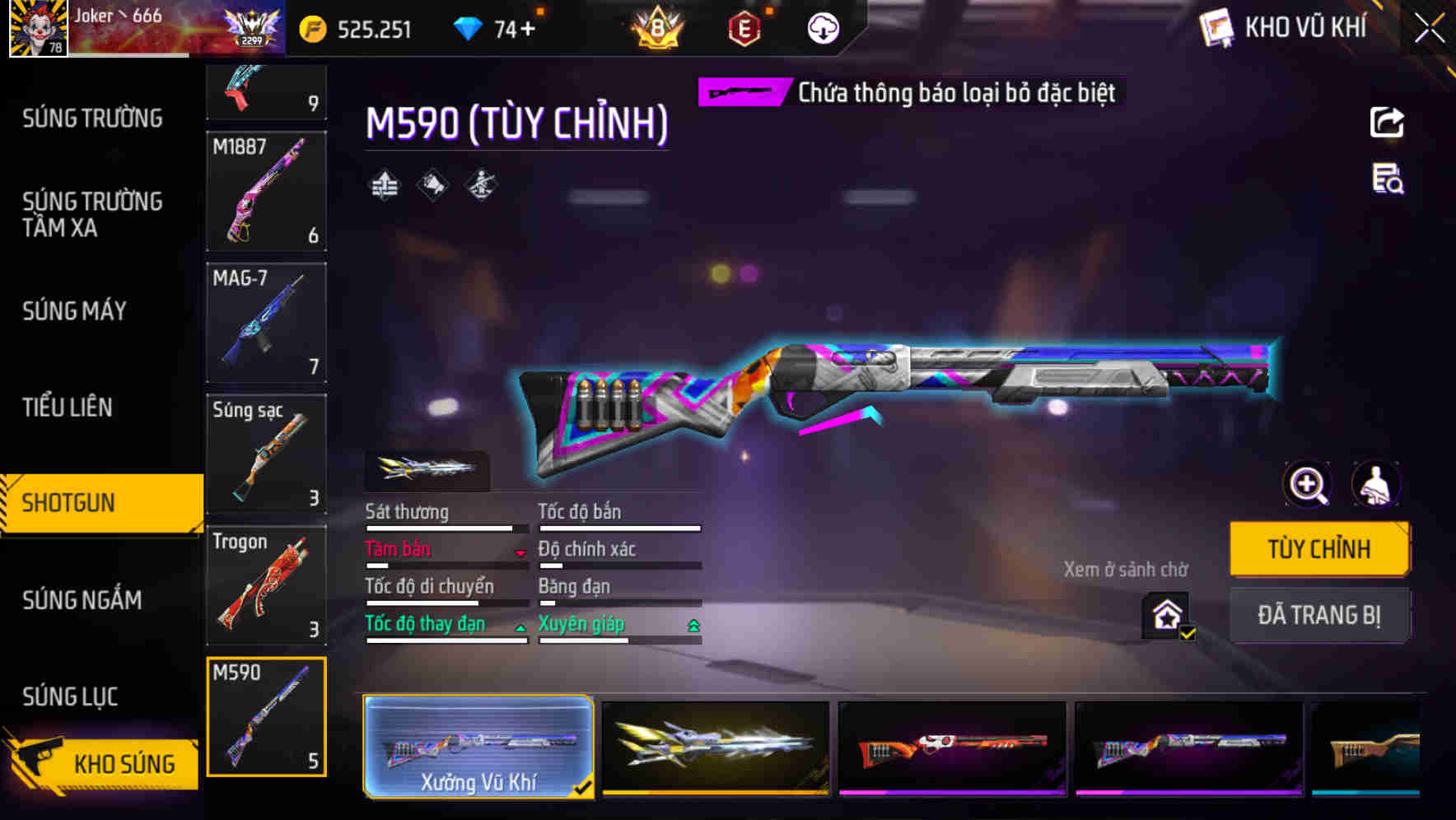This screenshot has width=1456, height=820.
Task: Expand the Tốc độ thay đạn green arrow
Action: tap(521, 627)
